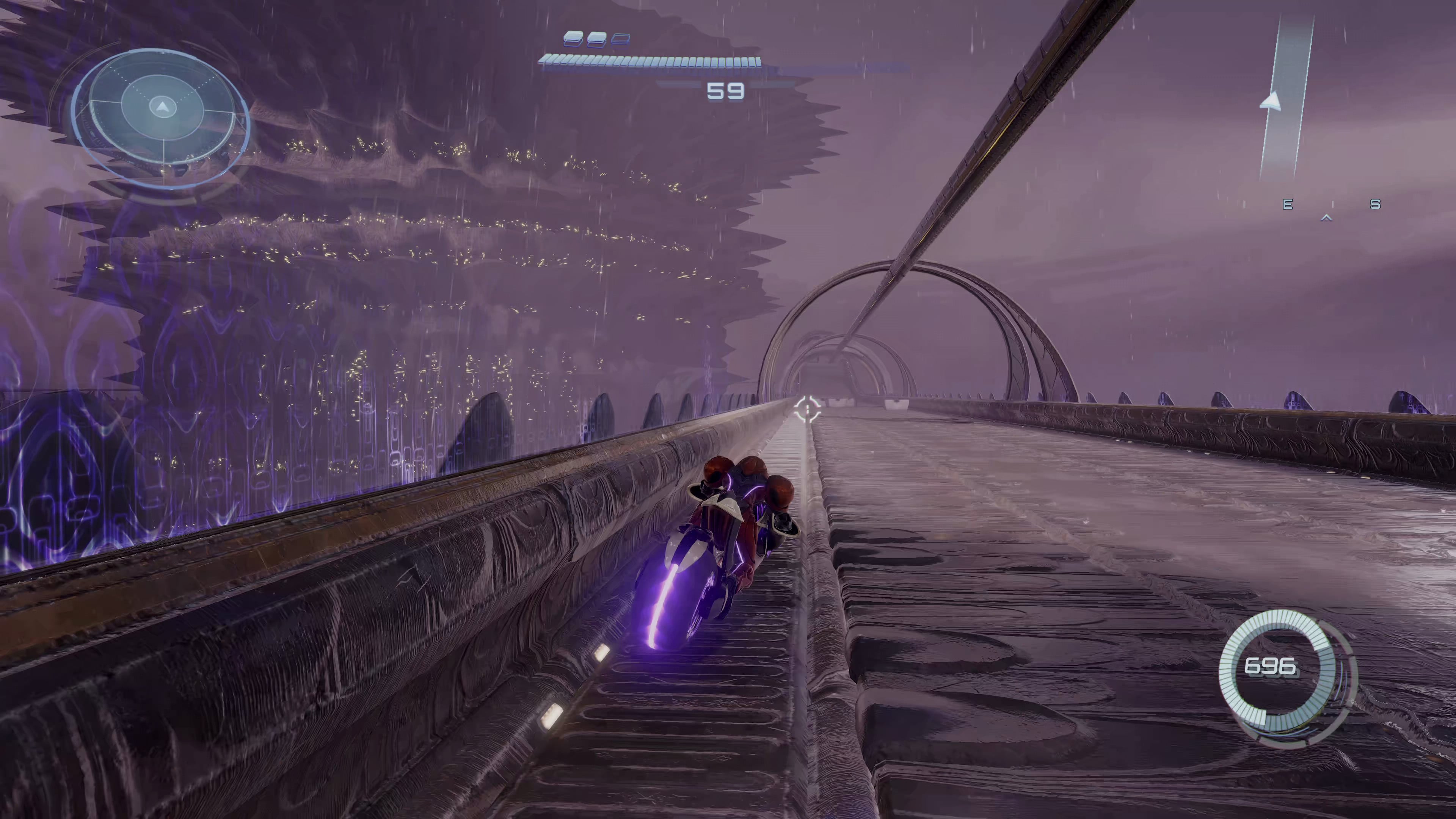
Task: Select the compass heading strip
Action: pyautogui.click(x=1332, y=205)
